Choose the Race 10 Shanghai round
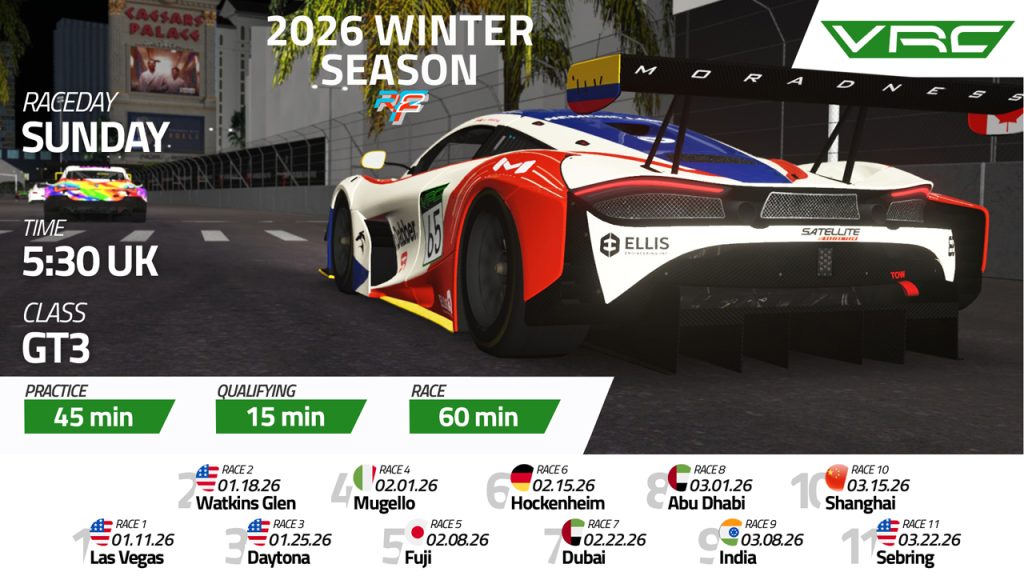Screen dimensions: 1024x576 pos(862,487)
